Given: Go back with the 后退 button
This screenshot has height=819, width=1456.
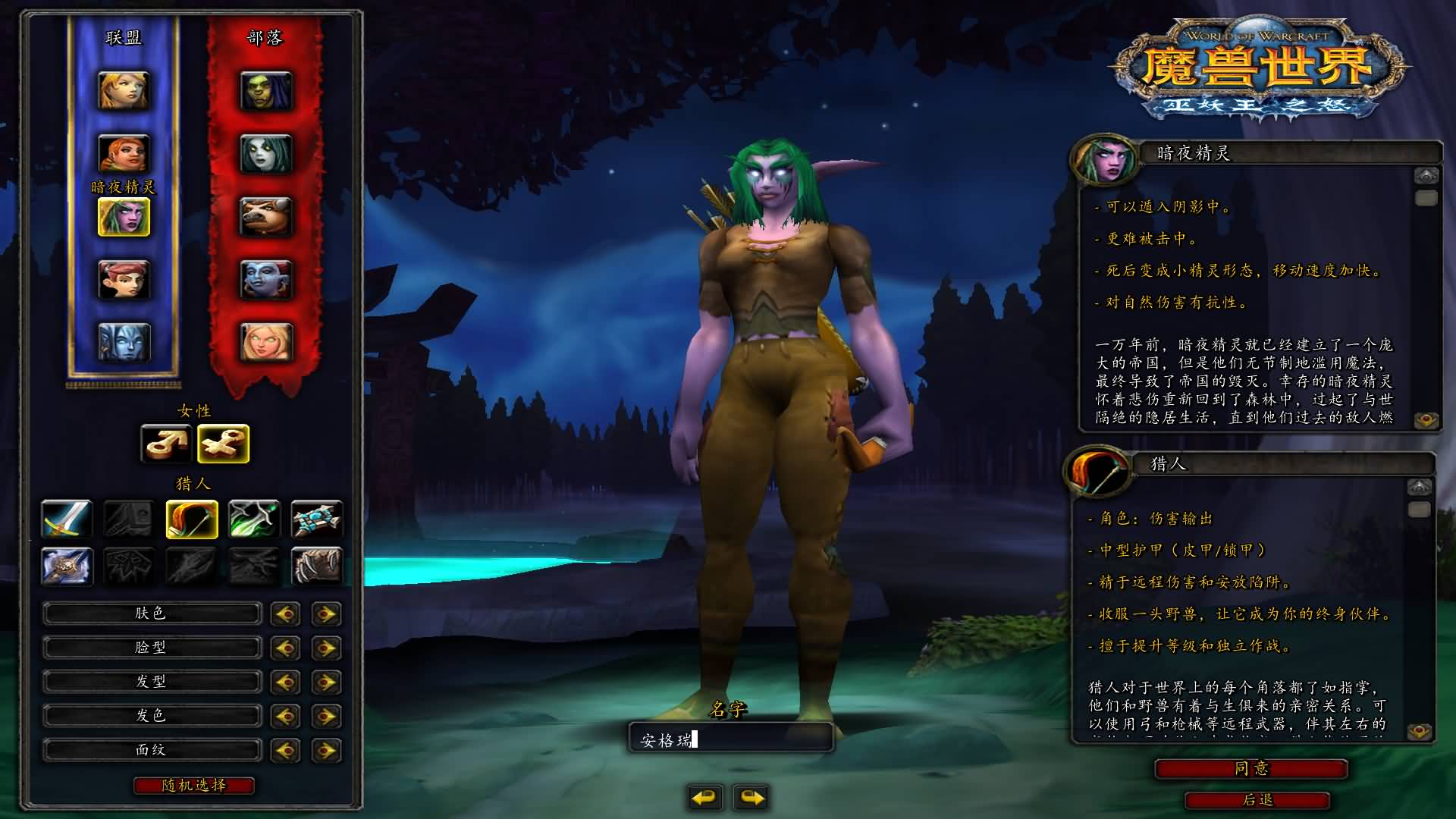Looking at the screenshot, I should click(1257, 800).
